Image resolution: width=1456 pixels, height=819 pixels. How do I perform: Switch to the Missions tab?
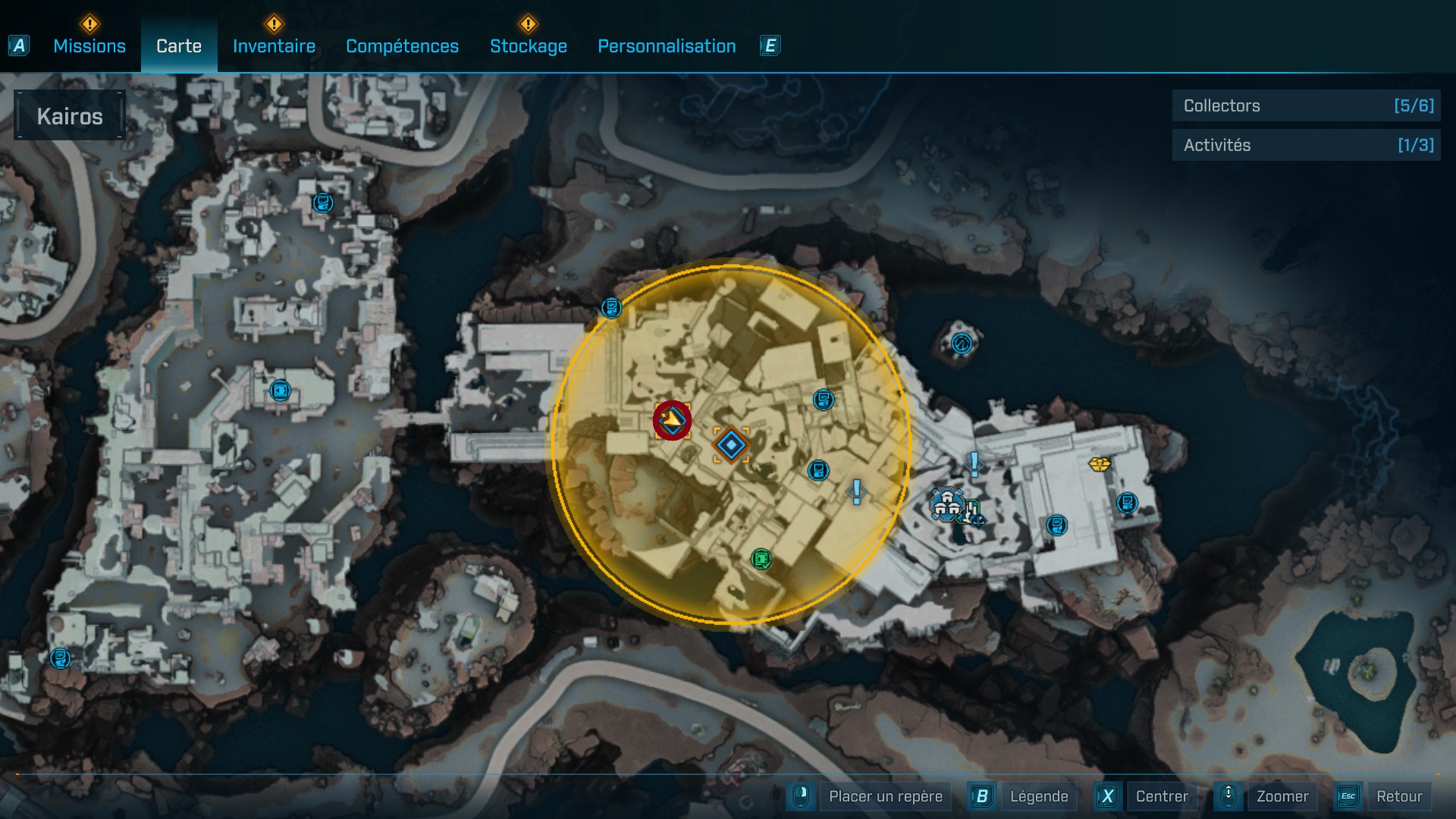click(89, 46)
